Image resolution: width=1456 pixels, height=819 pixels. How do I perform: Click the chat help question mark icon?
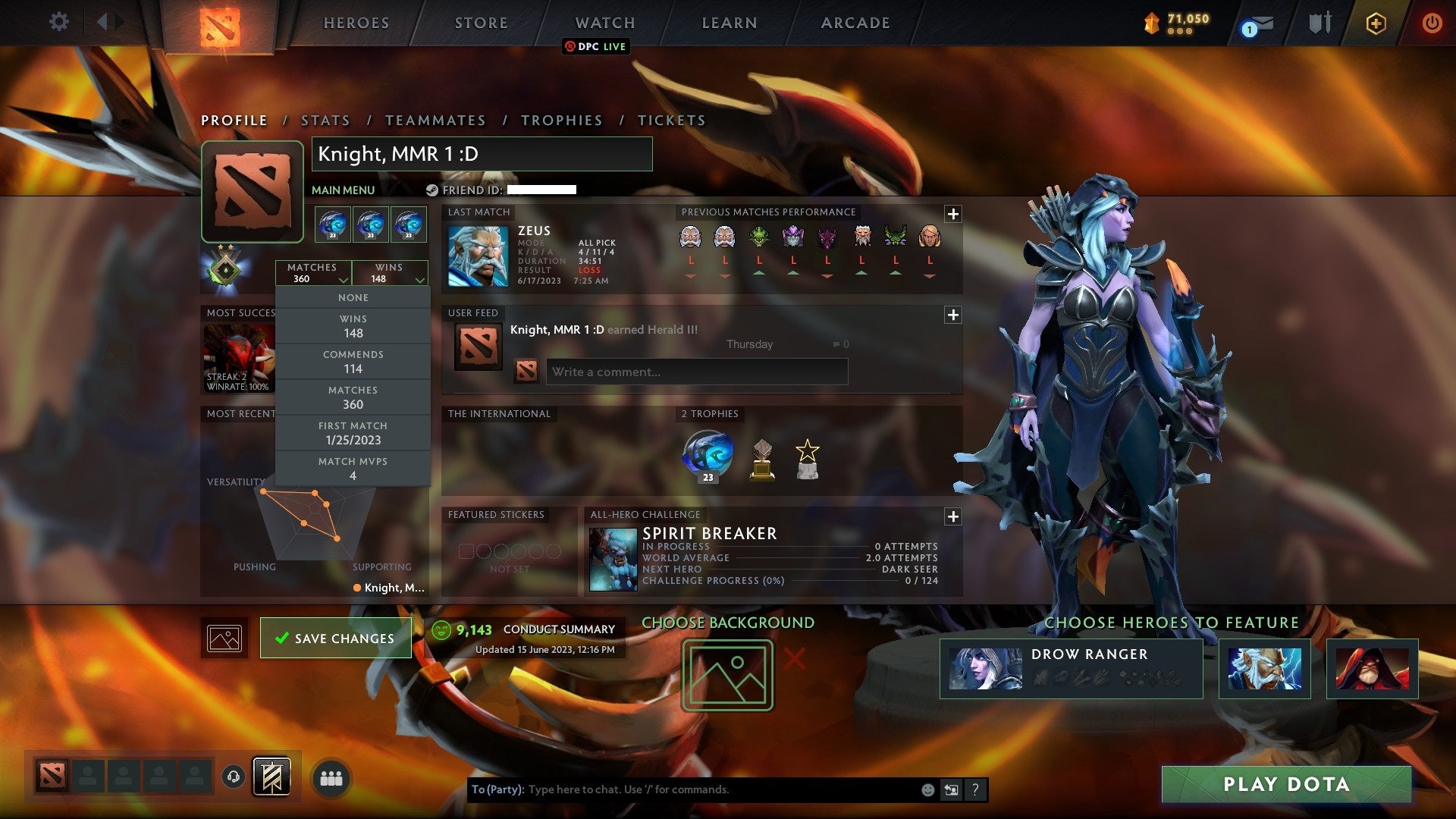click(976, 789)
